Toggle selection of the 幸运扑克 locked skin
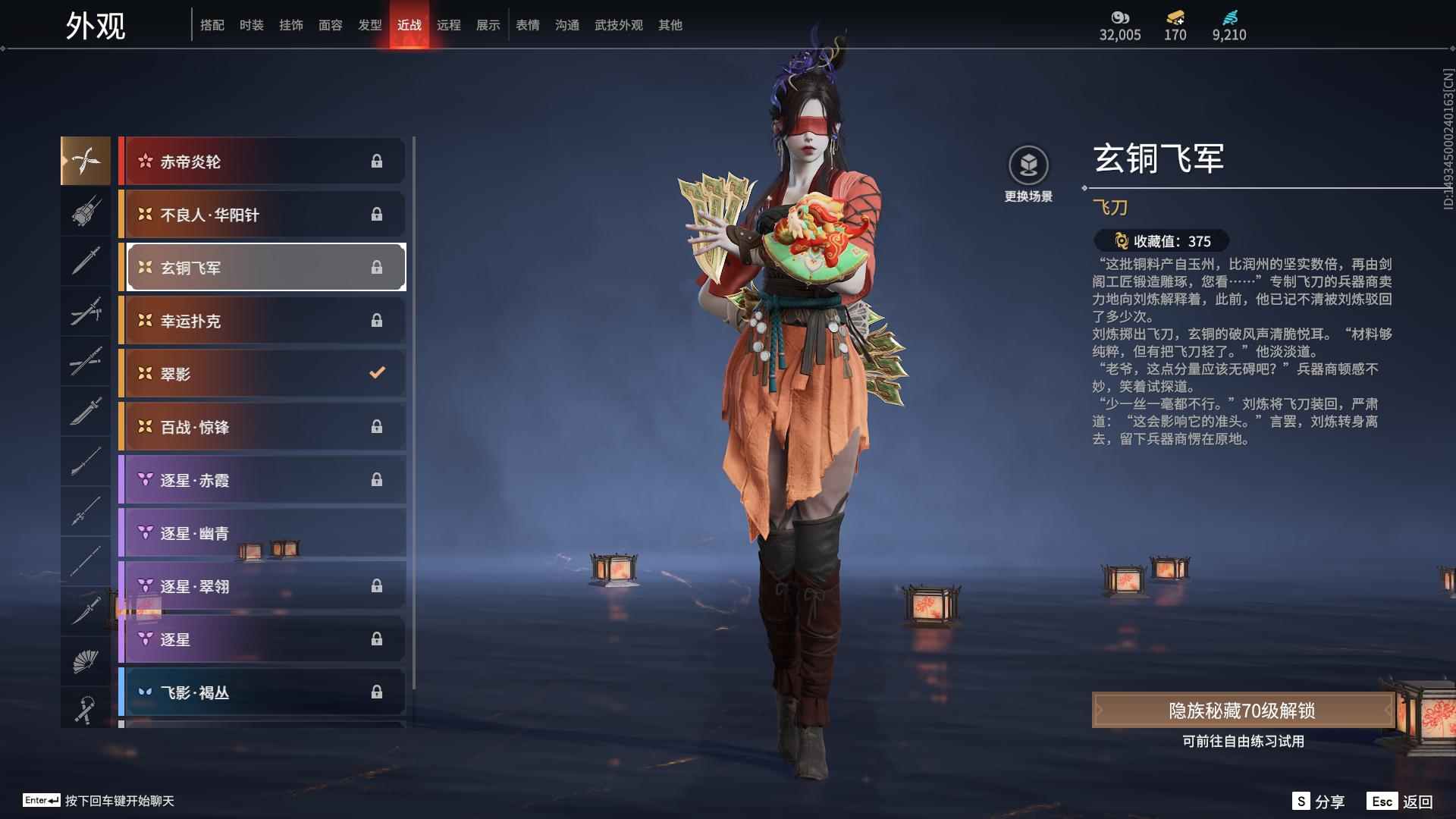The height and width of the screenshot is (819, 1456). (x=262, y=320)
